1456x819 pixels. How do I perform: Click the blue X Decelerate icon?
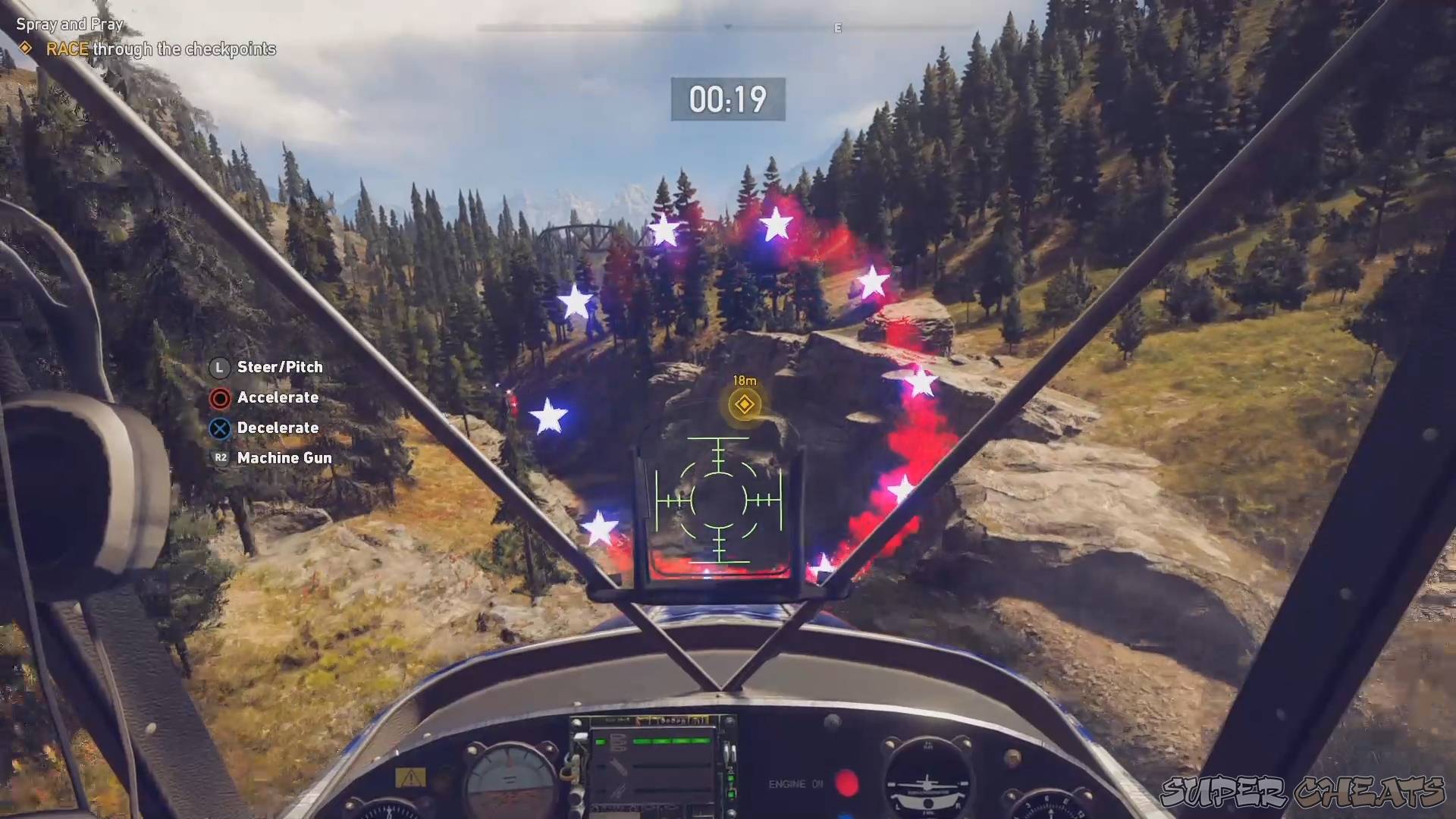220,428
